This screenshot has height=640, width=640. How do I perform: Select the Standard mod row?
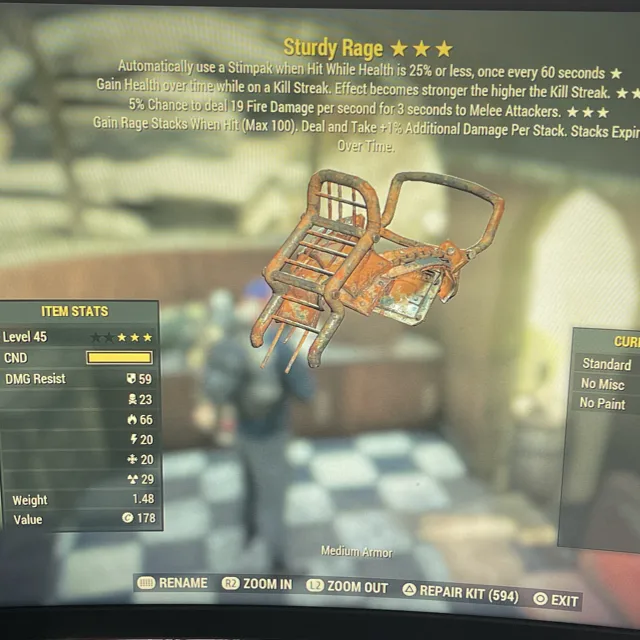pyautogui.click(x=606, y=365)
